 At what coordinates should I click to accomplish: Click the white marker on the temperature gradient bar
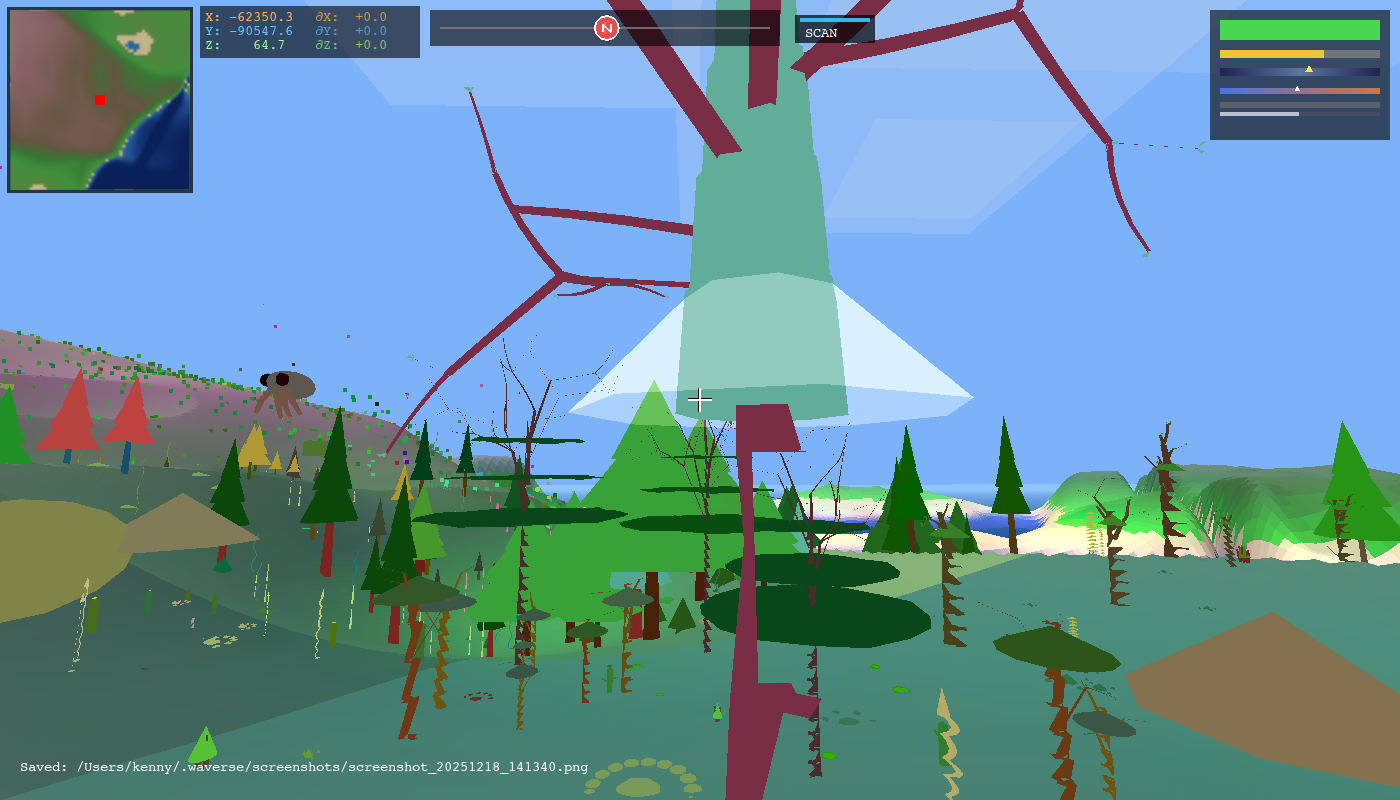[1297, 87]
